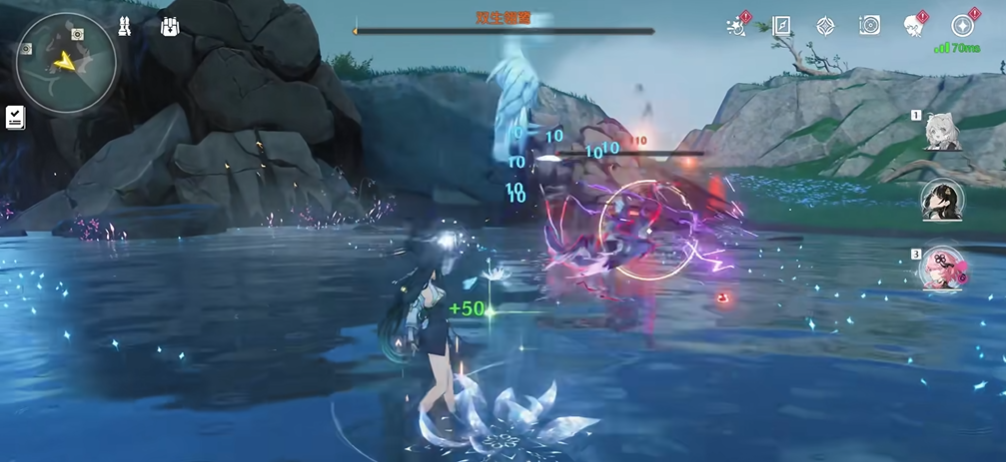This screenshot has height=462, width=1006.
Task: Switch to the white-haired character portrait
Action: [942, 133]
